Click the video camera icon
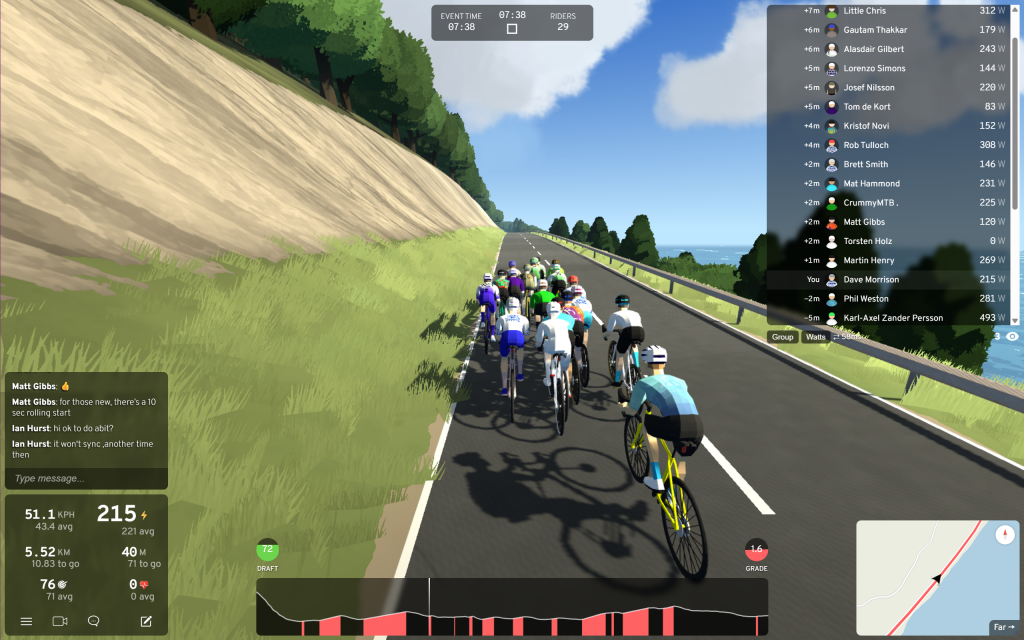 (59, 621)
